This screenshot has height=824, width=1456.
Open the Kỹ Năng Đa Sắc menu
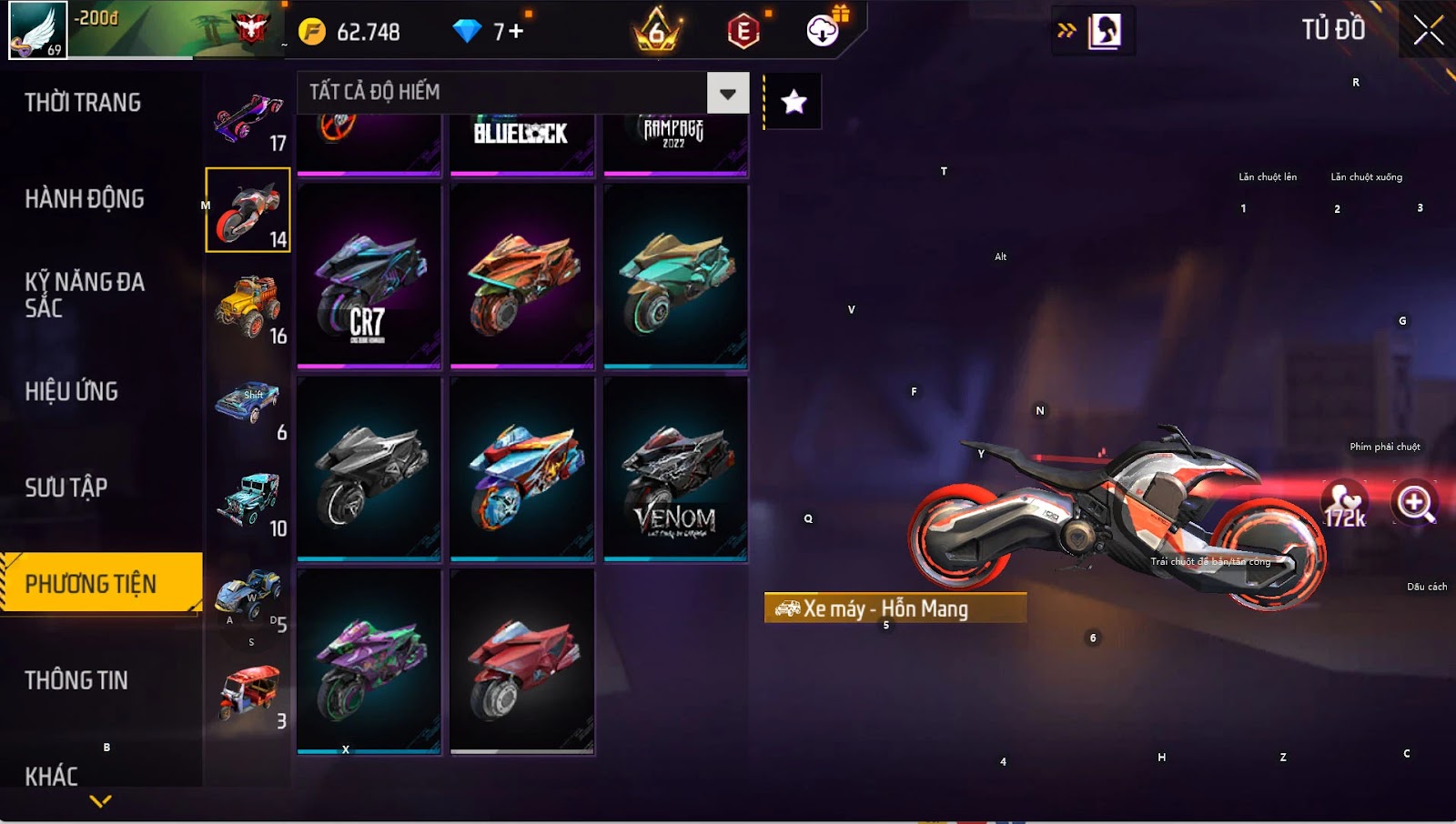(85, 295)
